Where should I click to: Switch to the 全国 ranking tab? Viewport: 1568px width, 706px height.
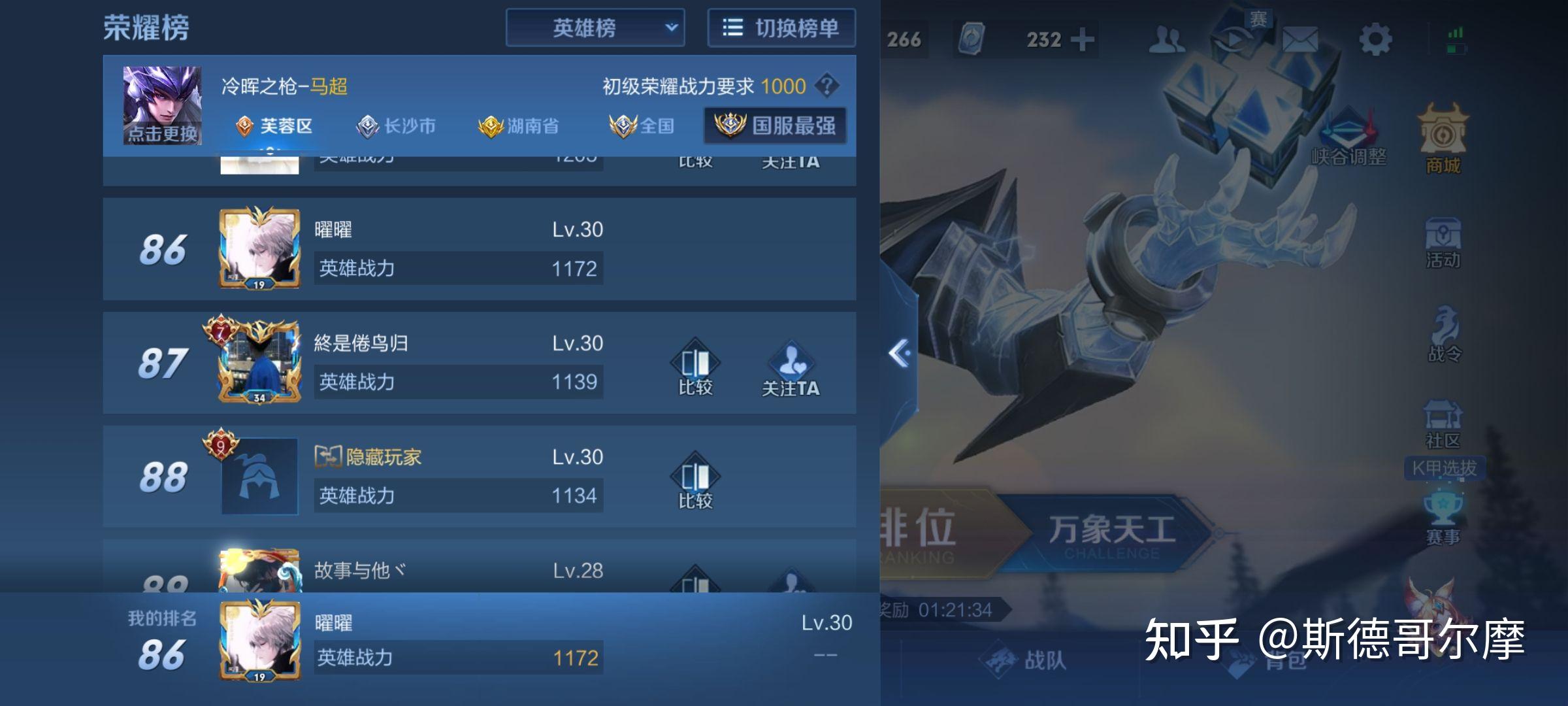[x=642, y=126]
